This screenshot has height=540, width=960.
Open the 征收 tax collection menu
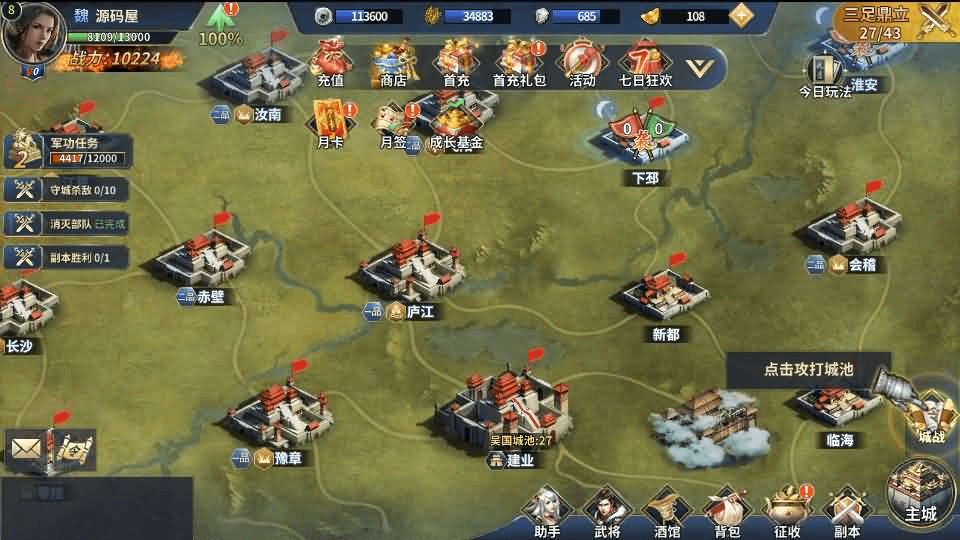786,511
